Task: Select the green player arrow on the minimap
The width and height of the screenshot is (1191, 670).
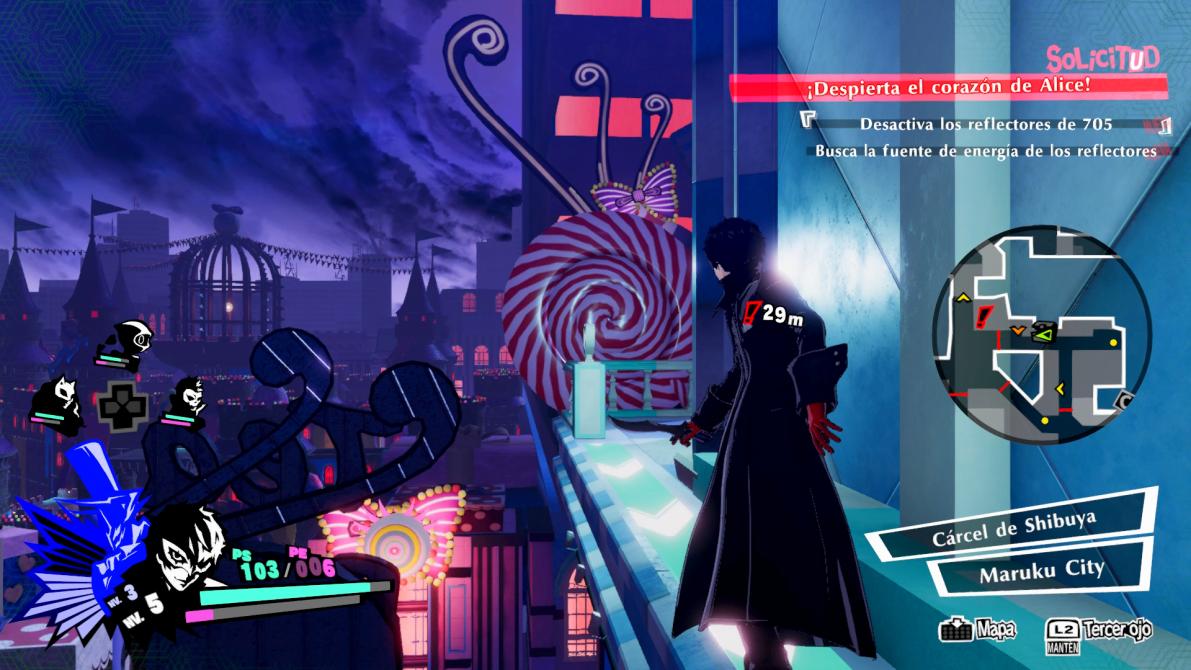Action: (x=1042, y=331)
